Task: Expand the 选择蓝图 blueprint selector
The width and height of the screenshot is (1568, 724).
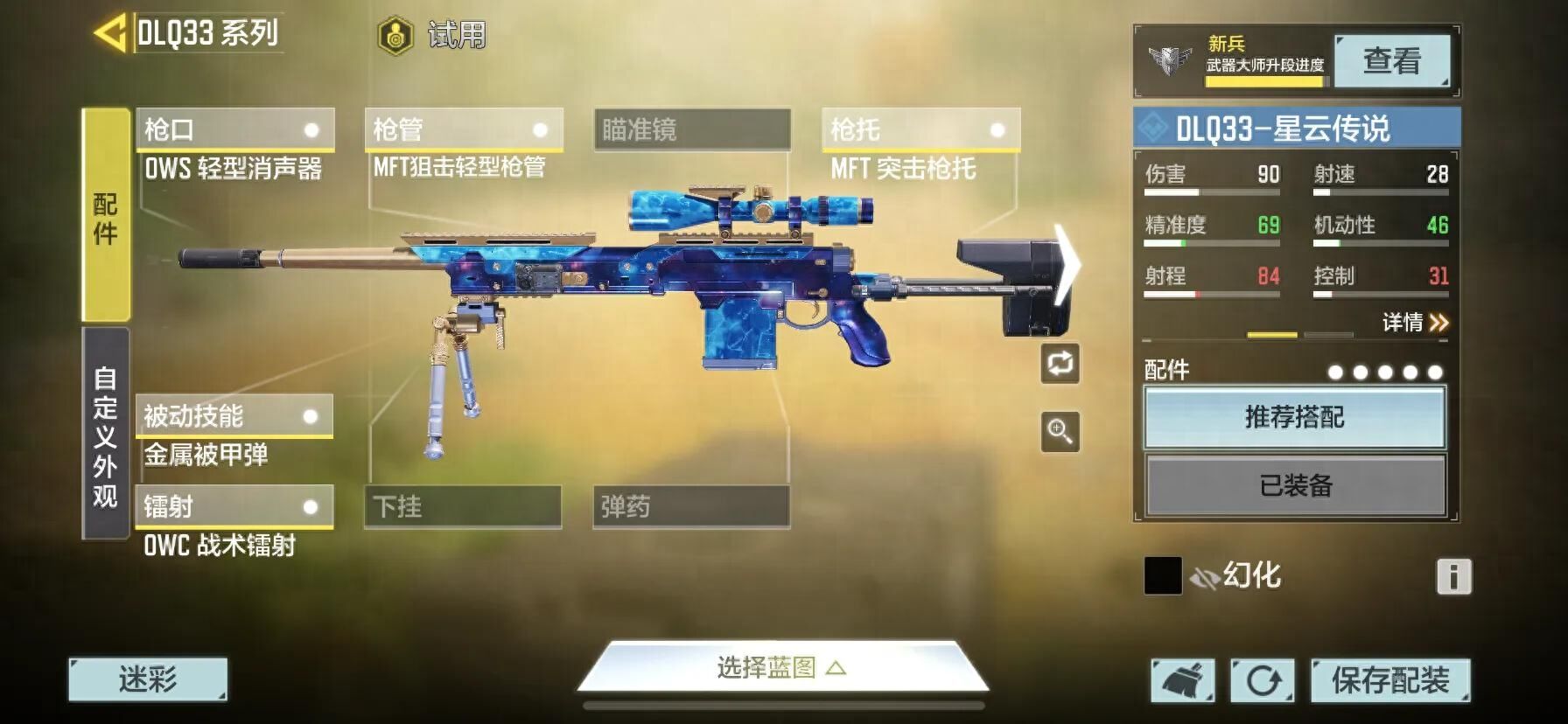Action: coord(781,669)
